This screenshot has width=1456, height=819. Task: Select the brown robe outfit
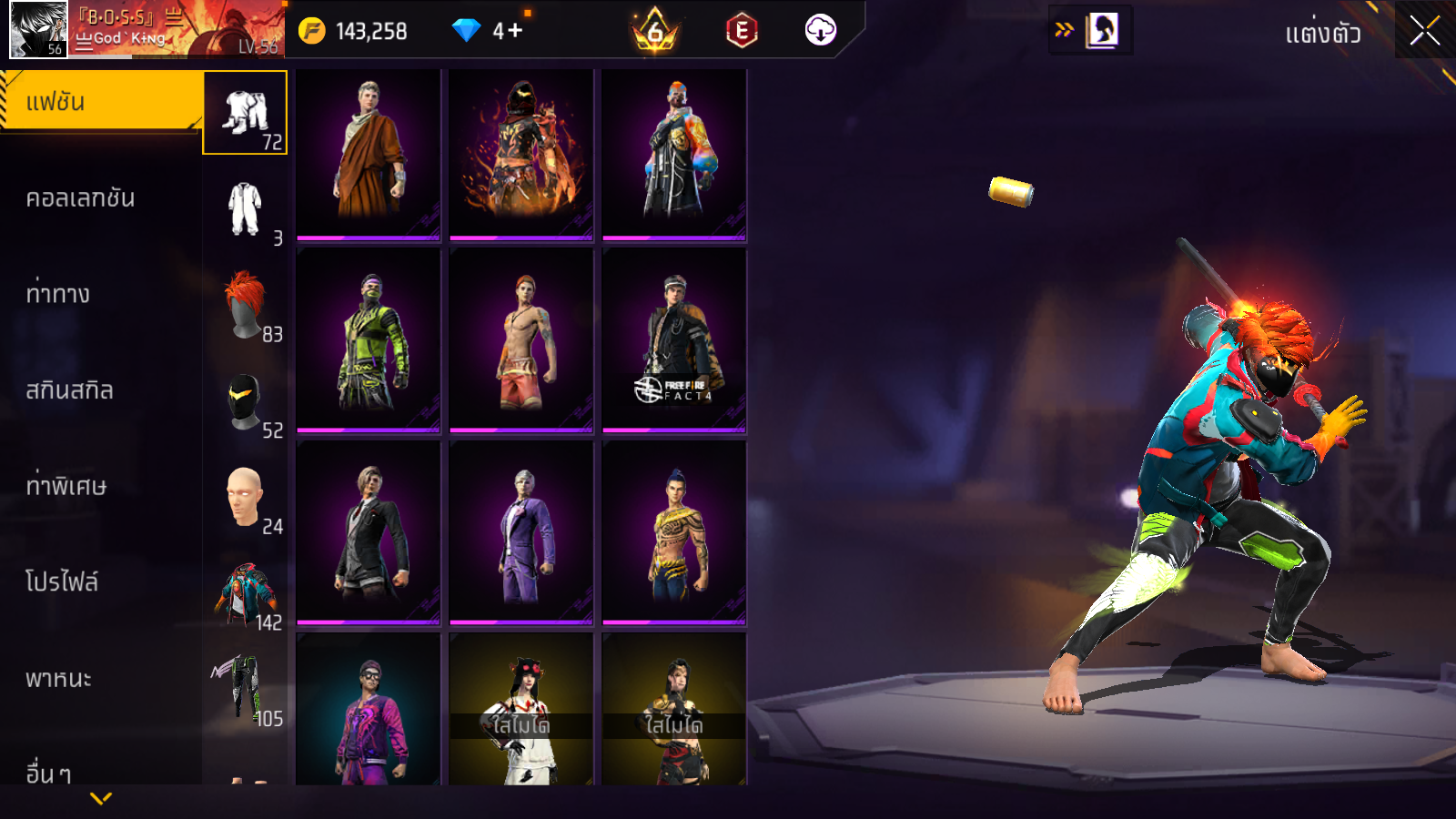[x=369, y=154]
